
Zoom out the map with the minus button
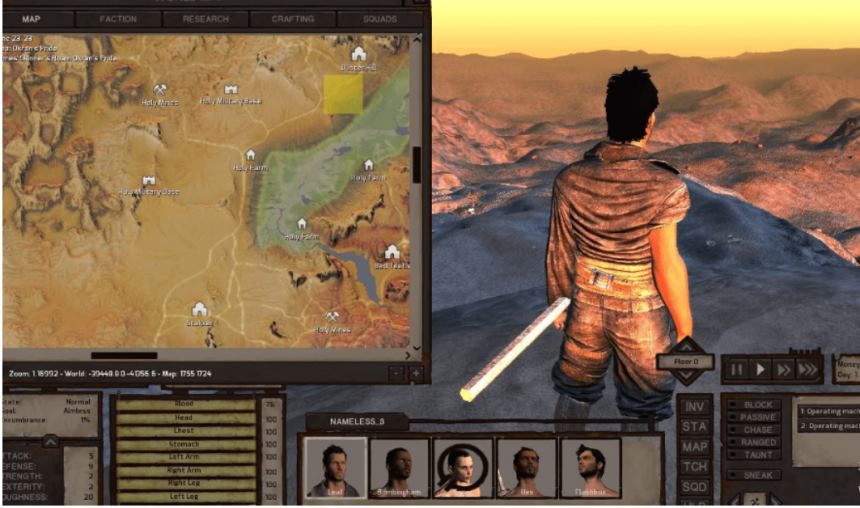[396, 373]
